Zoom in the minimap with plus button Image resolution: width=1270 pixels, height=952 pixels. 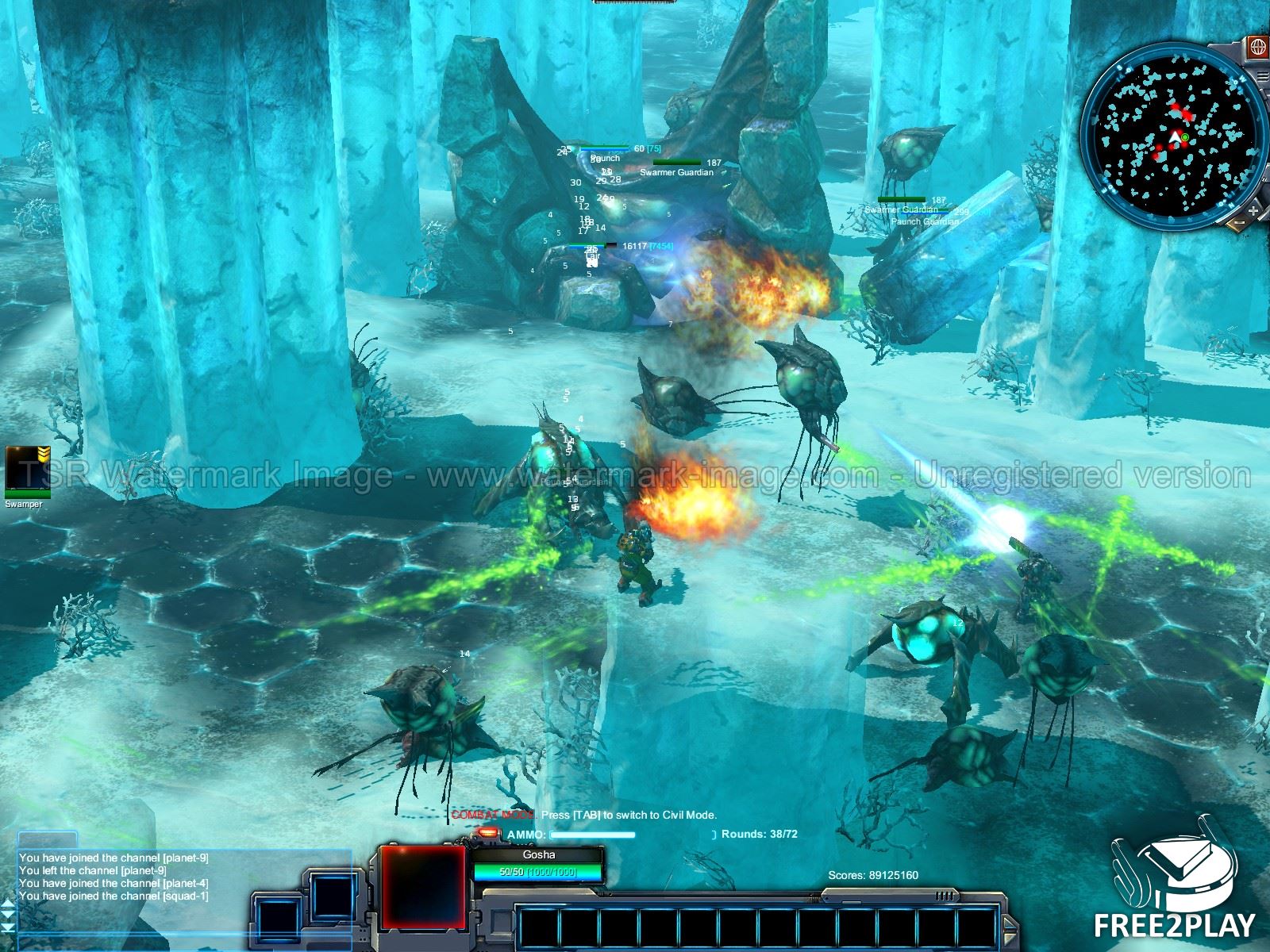[x=1253, y=212]
